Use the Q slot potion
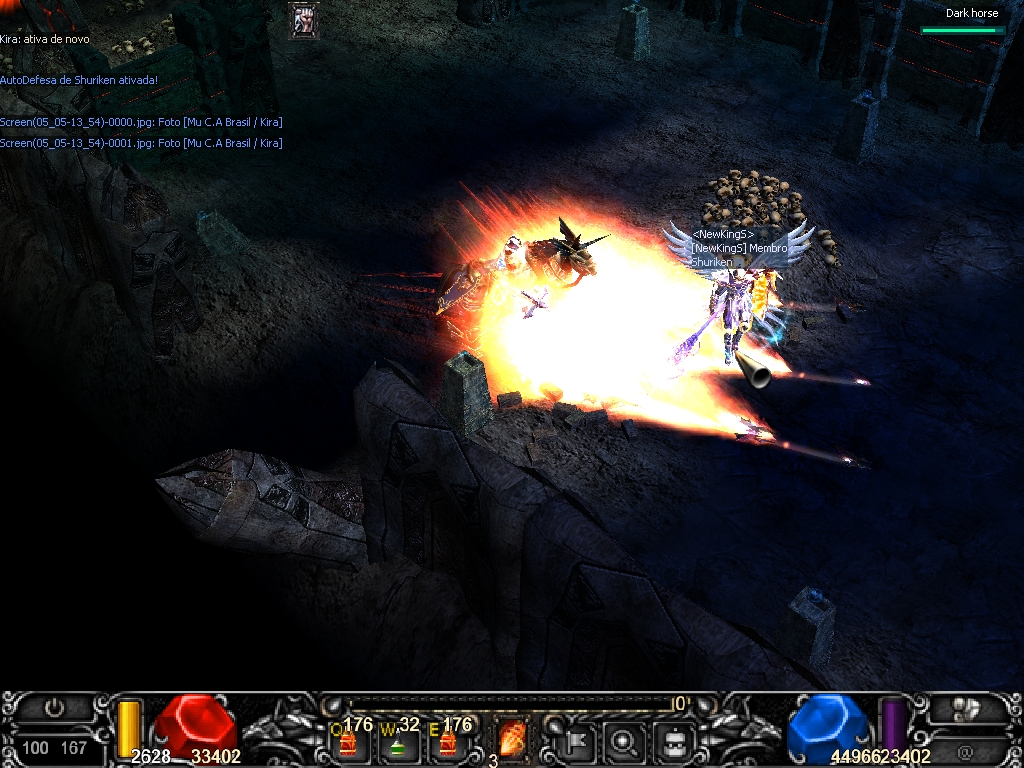Image resolution: width=1024 pixels, height=768 pixels. 348,743
